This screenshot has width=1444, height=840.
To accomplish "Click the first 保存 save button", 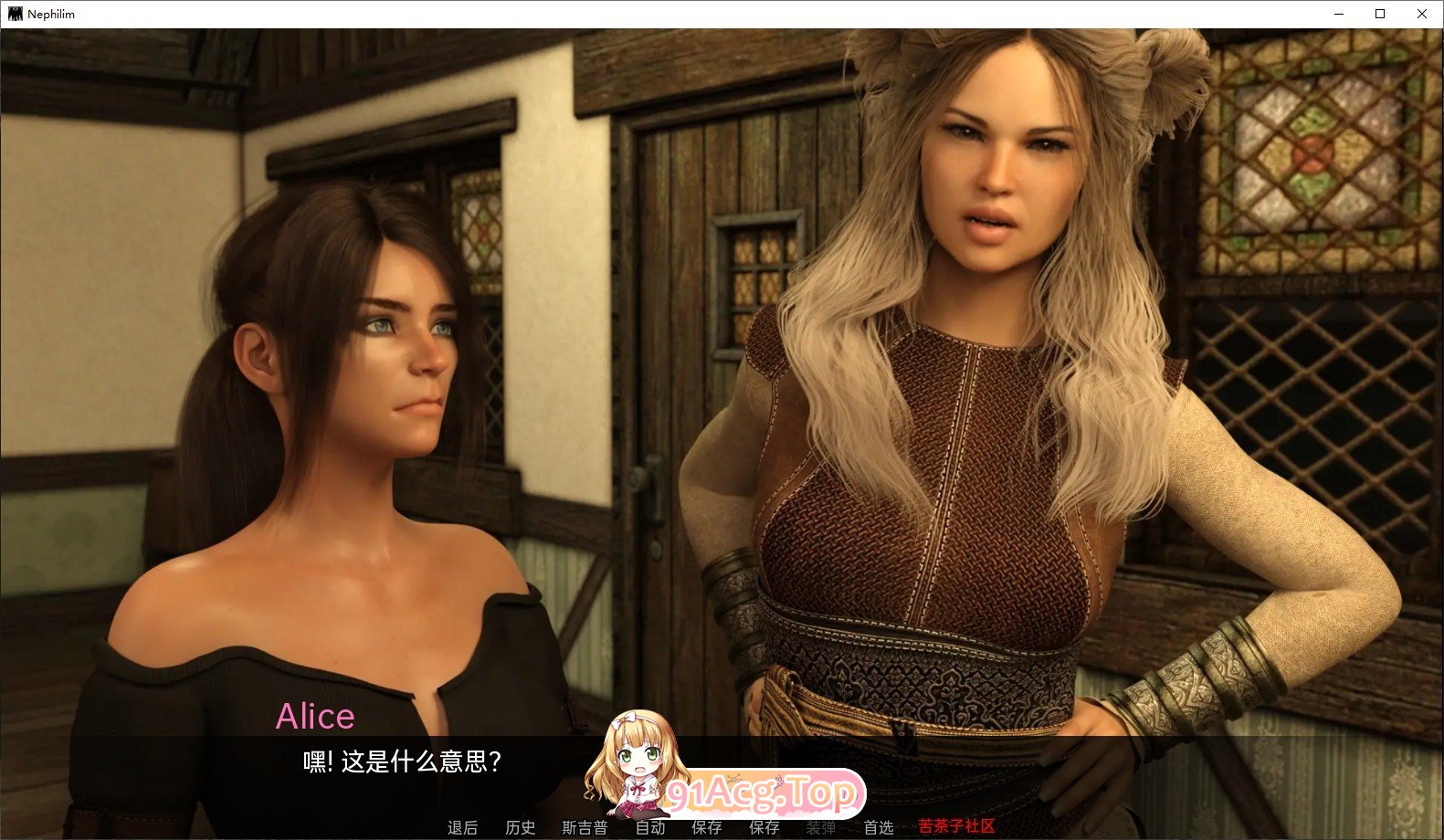I will point(707,828).
